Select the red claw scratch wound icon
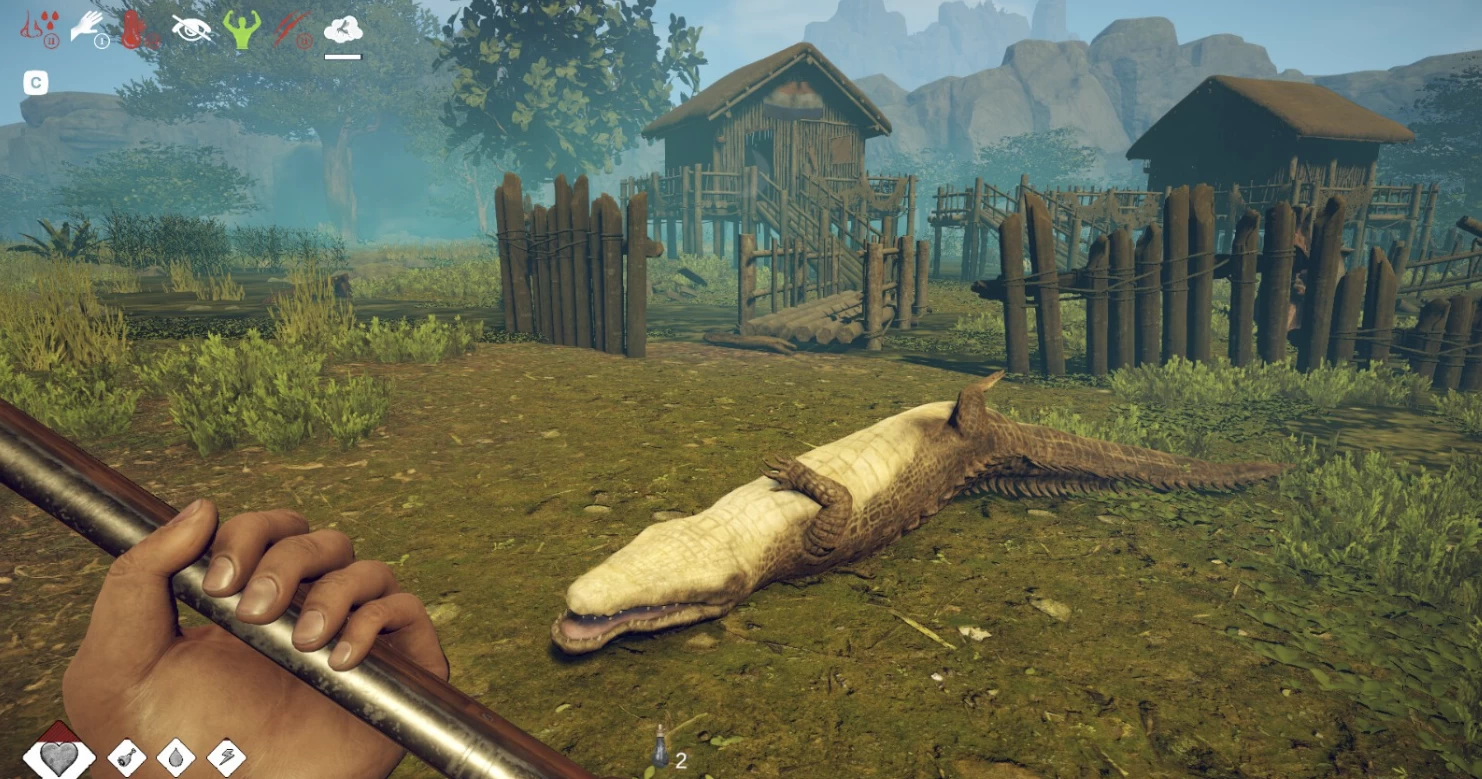Viewport: 1482px width, 779px height. click(293, 29)
